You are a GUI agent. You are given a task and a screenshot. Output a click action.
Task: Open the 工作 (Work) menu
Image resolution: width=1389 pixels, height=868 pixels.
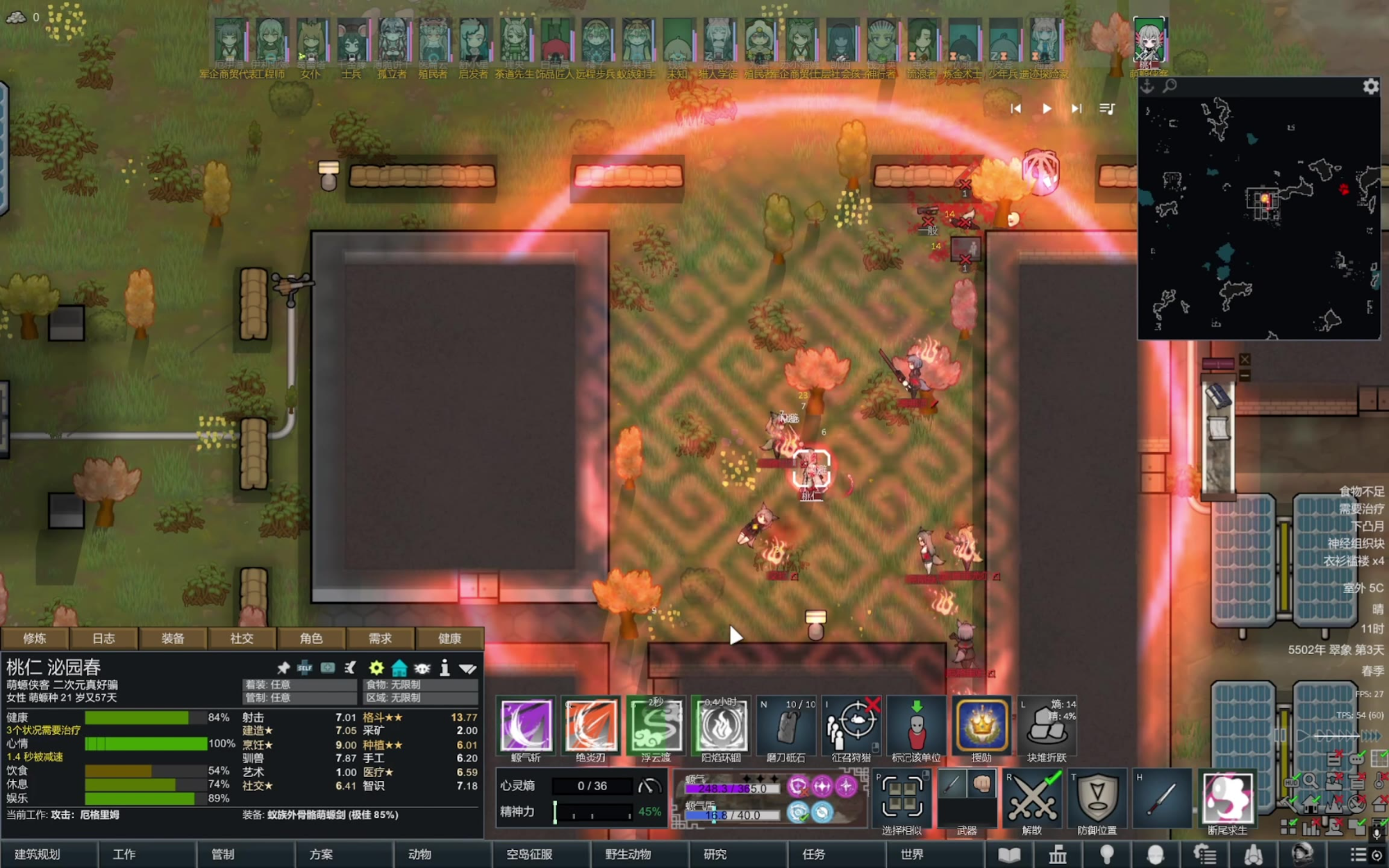click(124, 854)
